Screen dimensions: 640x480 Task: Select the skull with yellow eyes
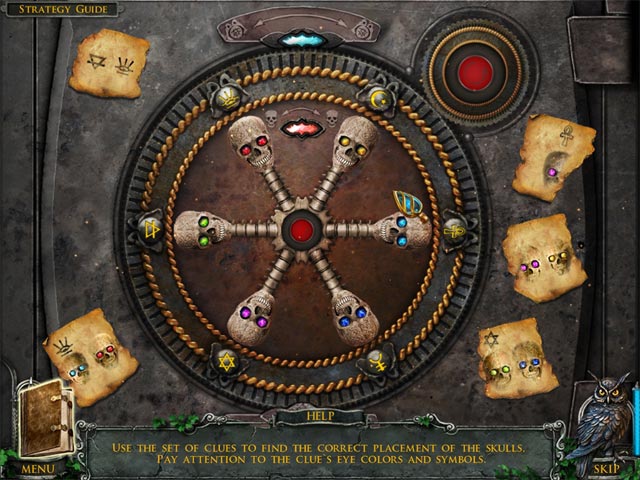pyautogui.click(x=356, y=142)
